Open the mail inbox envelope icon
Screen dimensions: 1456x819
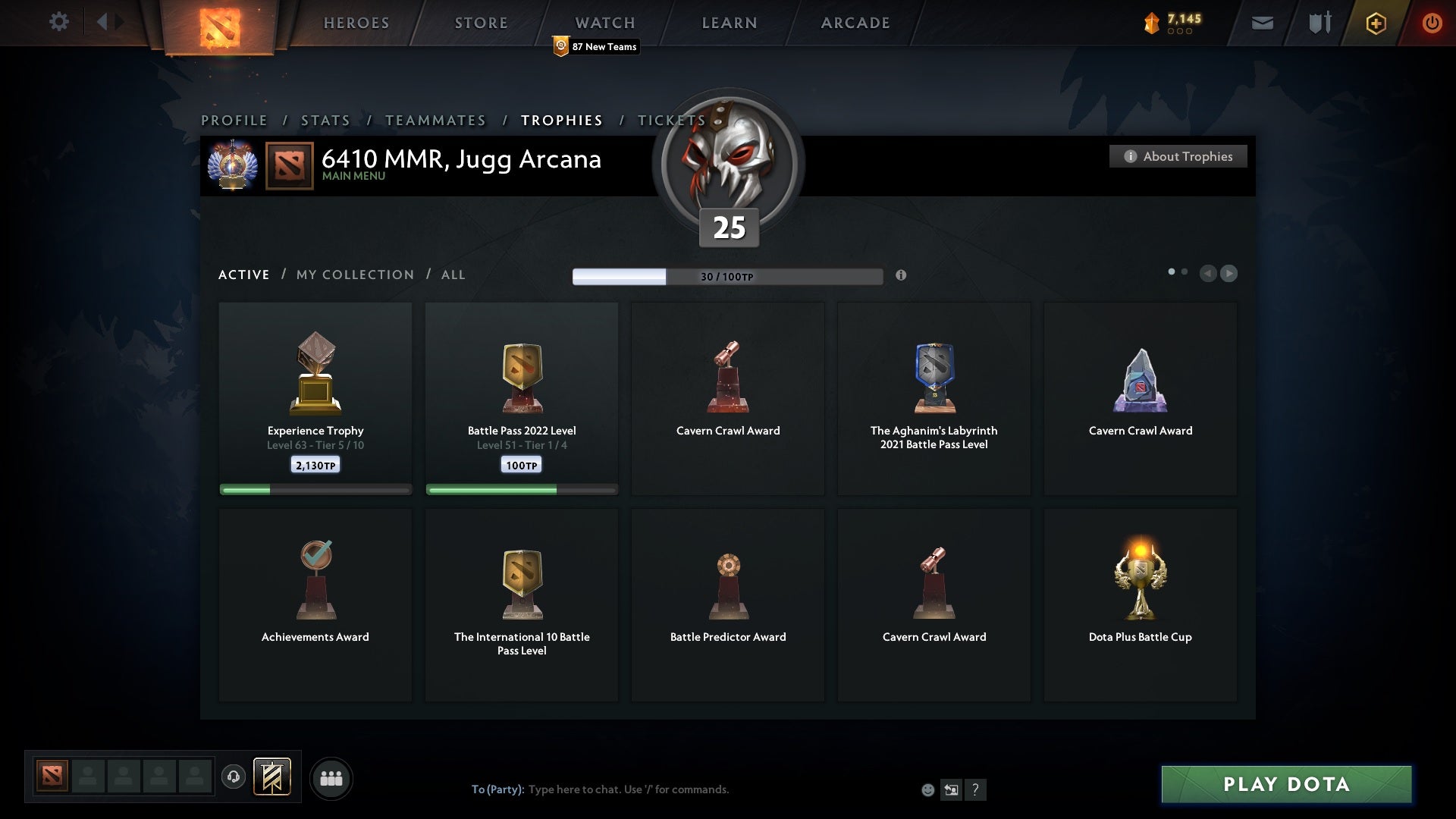tap(1263, 23)
